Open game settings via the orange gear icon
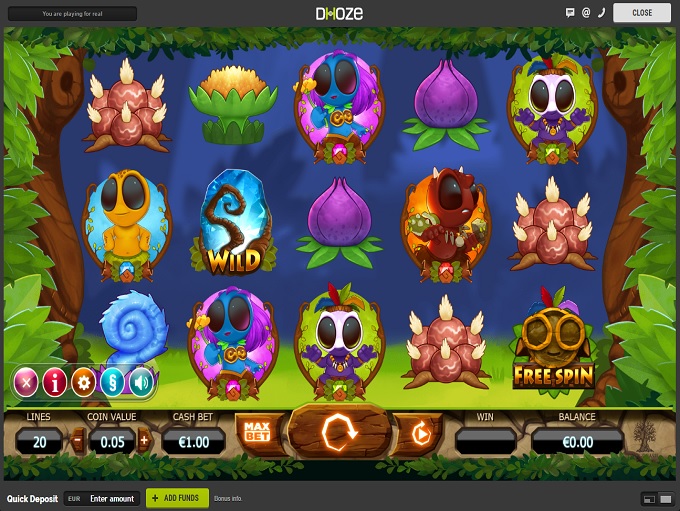This screenshot has height=511, width=680. 84,380
